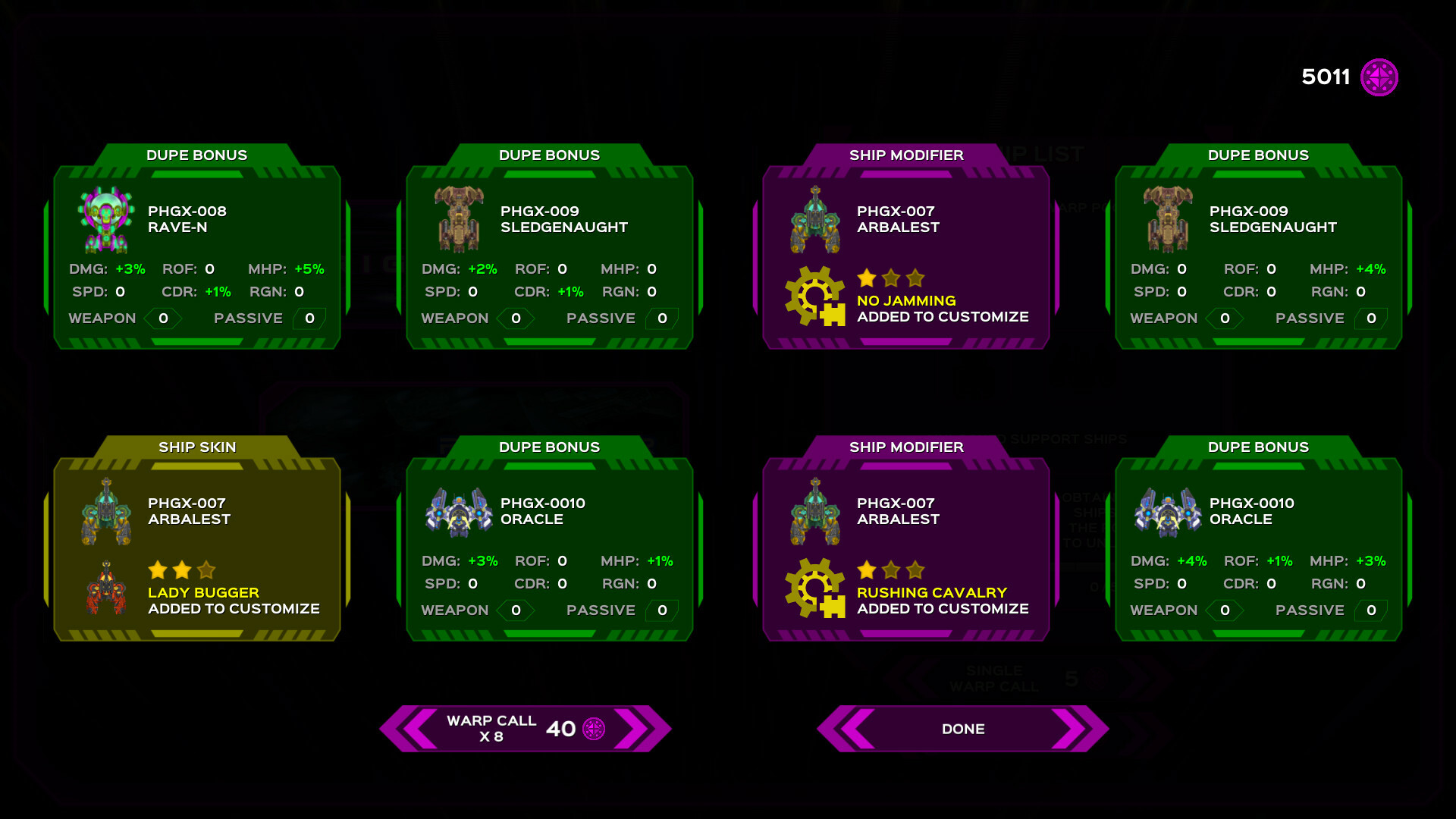1456x819 pixels.
Task: Click the PASSIVE count field on SLEDGENAUGHT card
Action: [664, 318]
